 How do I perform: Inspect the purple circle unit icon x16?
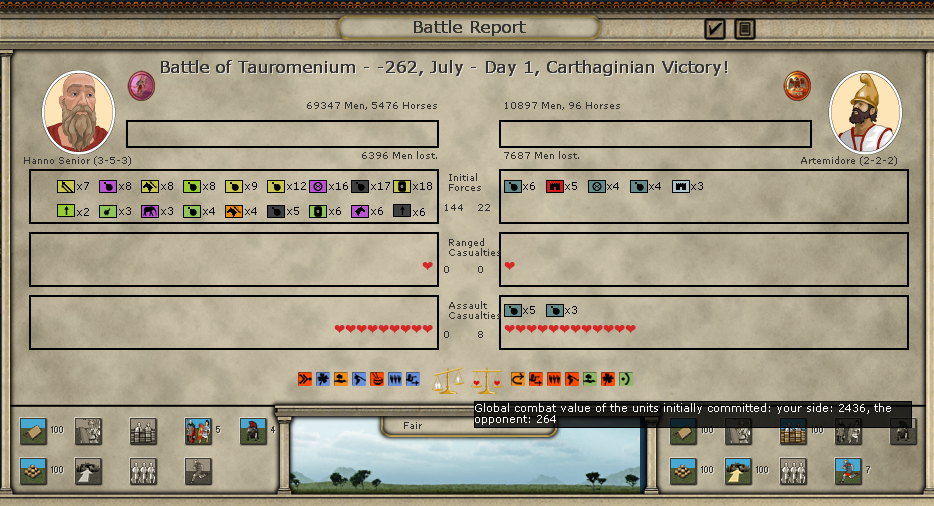318,186
